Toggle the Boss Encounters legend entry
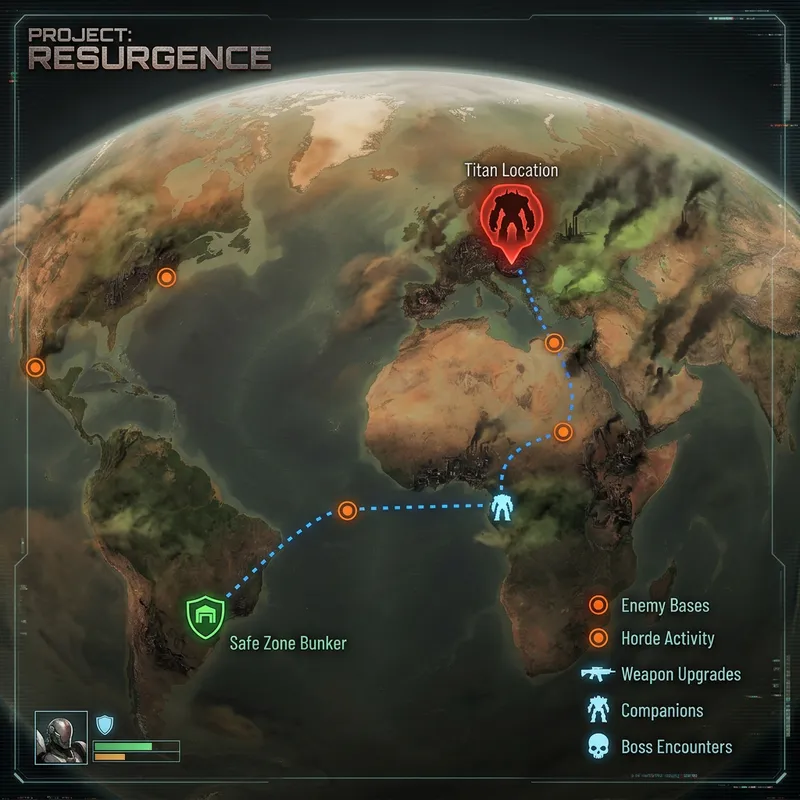 [x=676, y=747]
